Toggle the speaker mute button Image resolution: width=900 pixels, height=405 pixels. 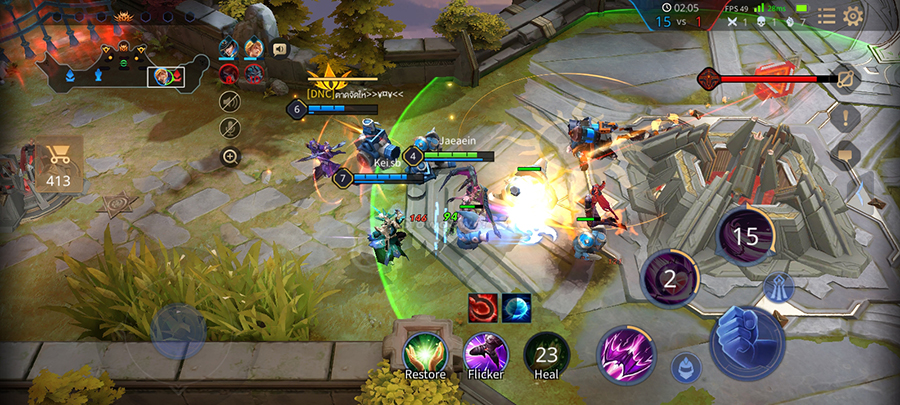coord(230,100)
